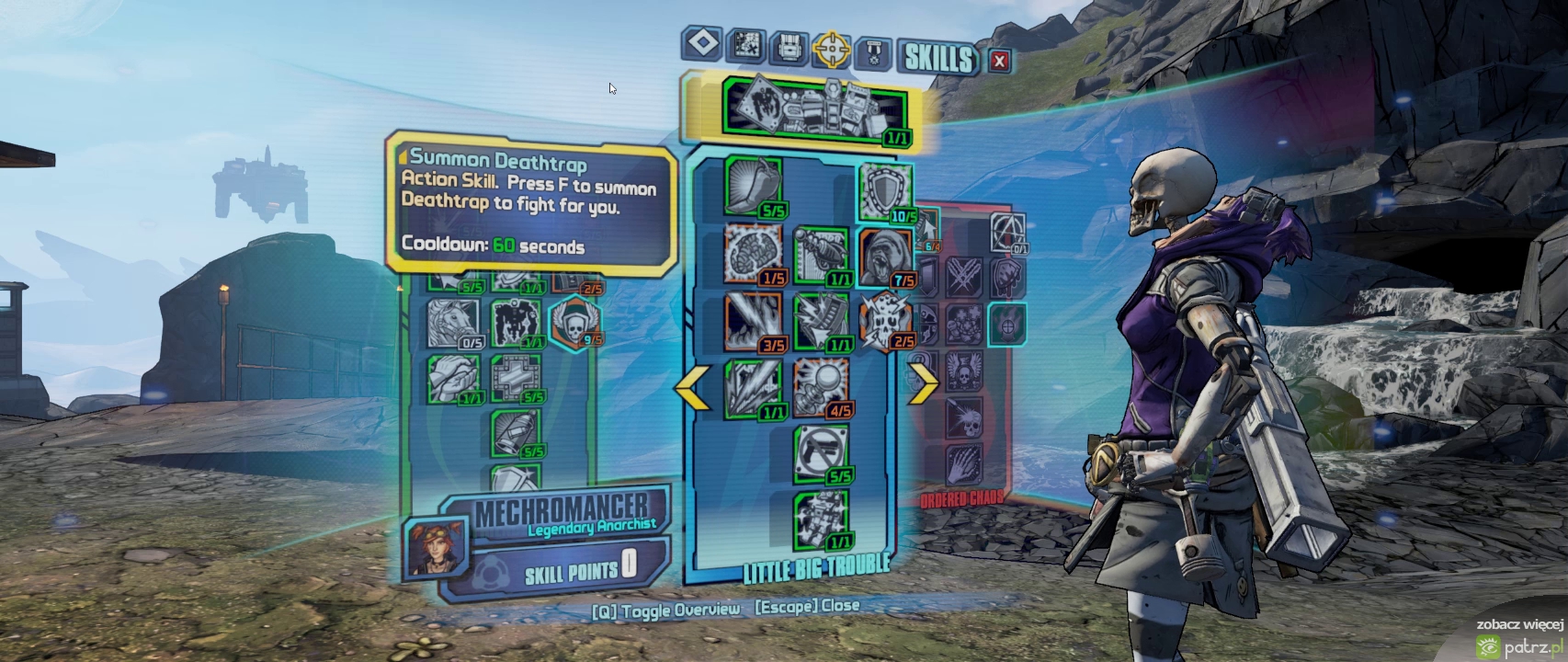Select the gorilla skill icon
This screenshot has height=662, width=1568.
click(885, 257)
